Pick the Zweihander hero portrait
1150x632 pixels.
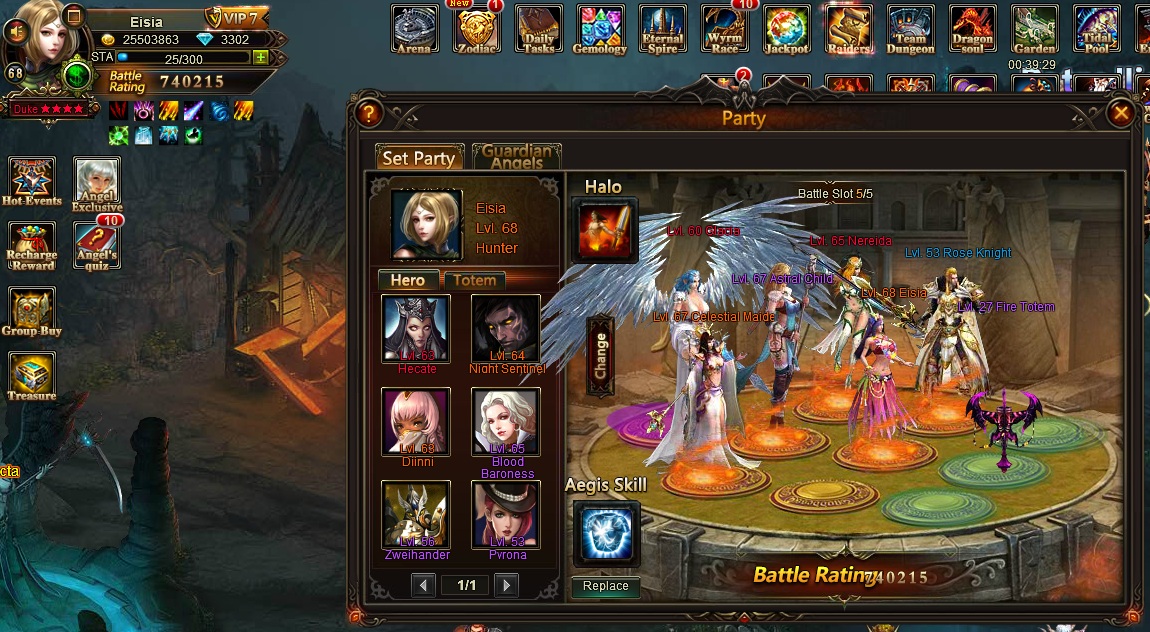click(416, 514)
